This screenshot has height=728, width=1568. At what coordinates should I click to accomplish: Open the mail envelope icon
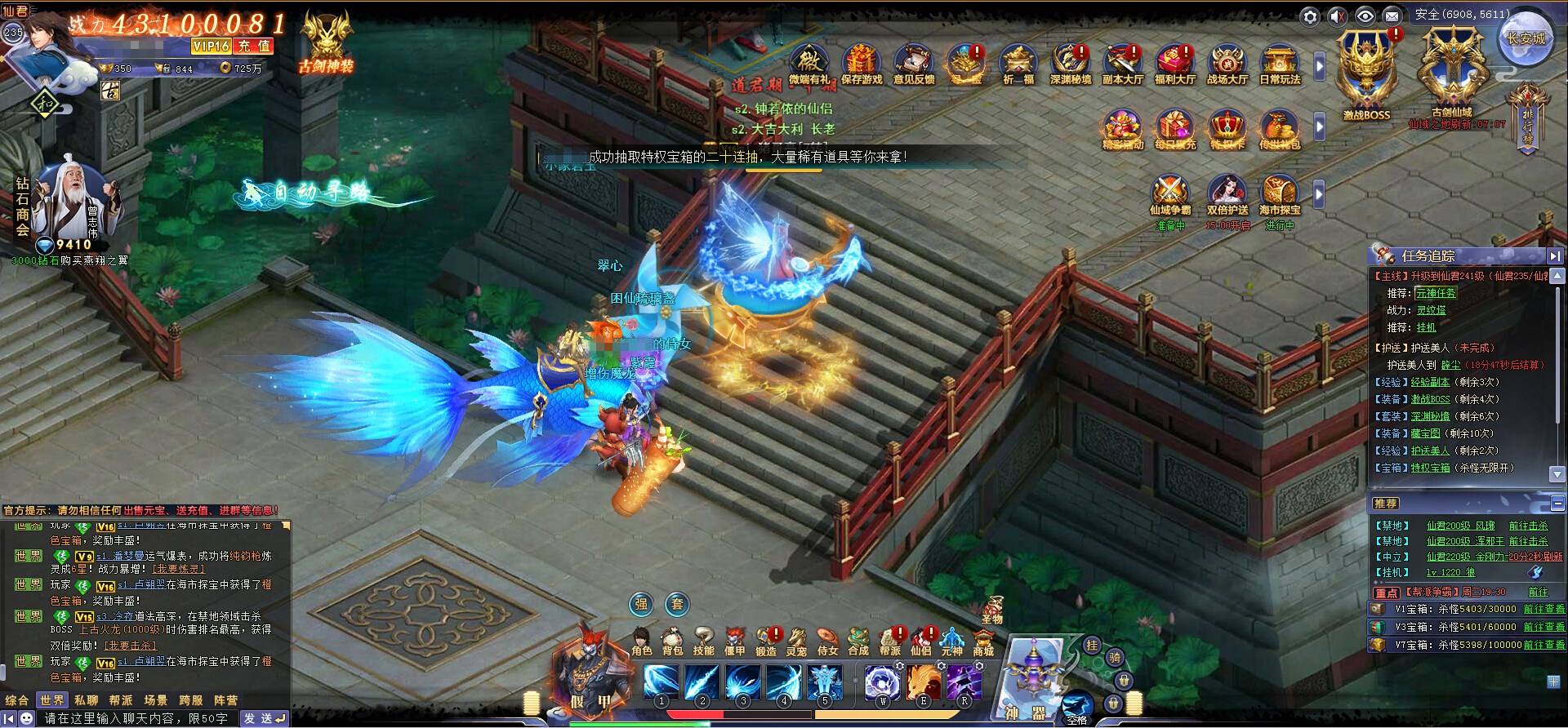(x=1392, y=16)
